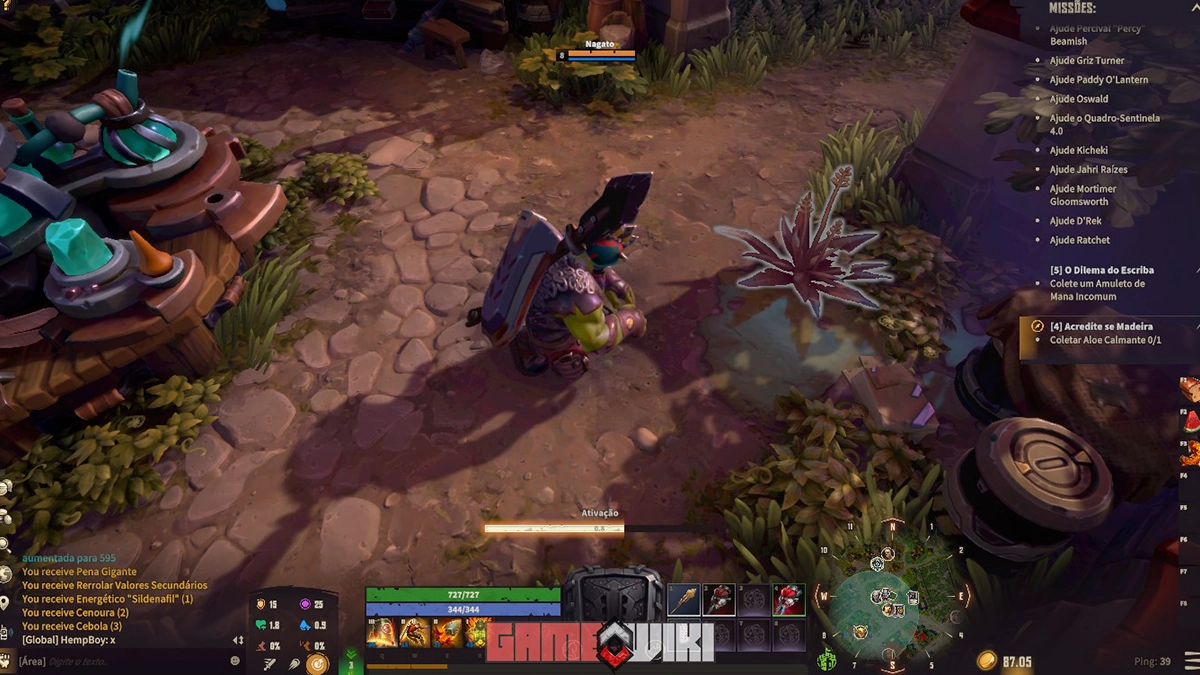Image resolution: width=1200 pixels, height=675 pixels.
Task: Click the globe icon beside the chat
Action: (6, 572)
